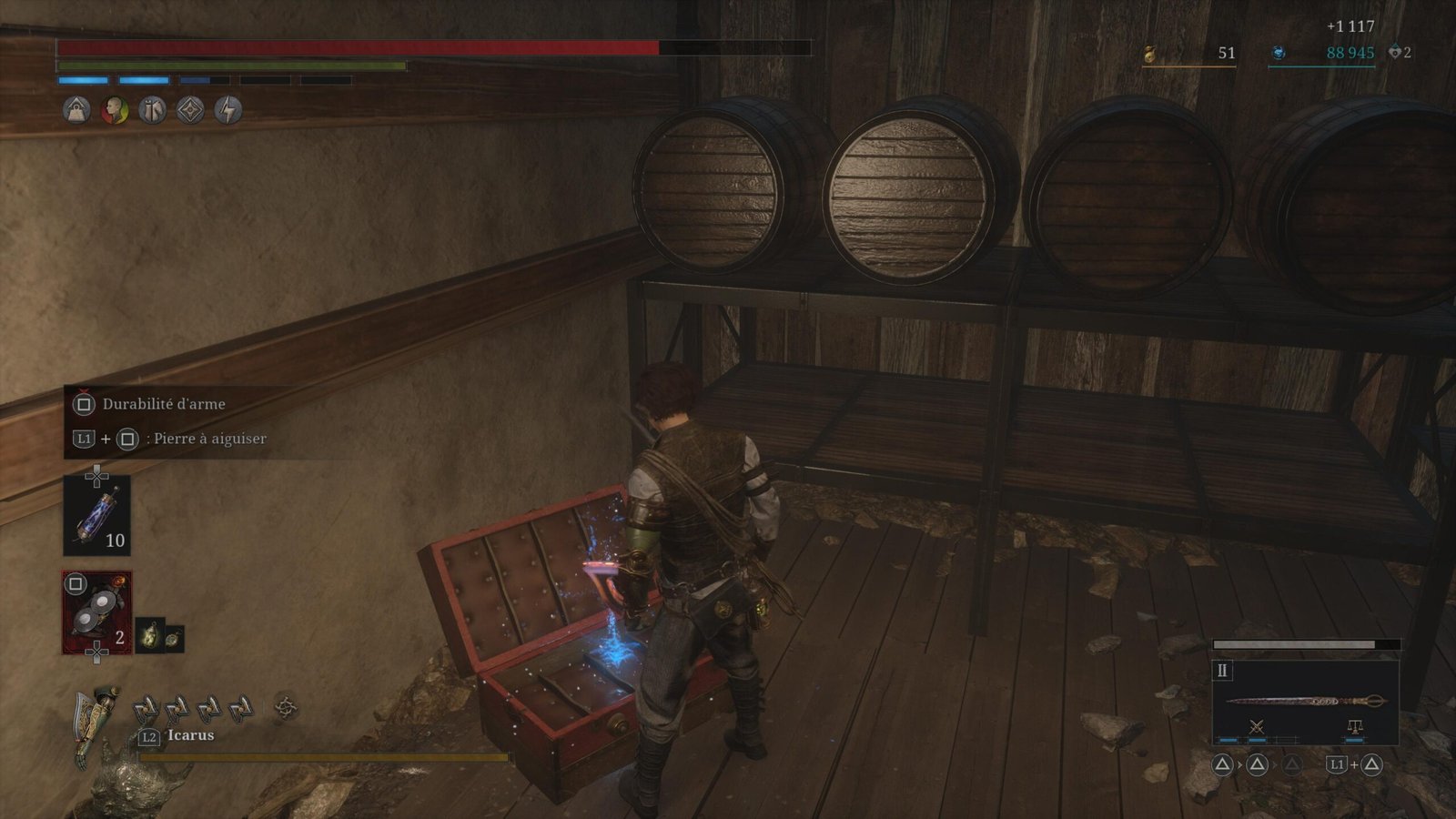Click the weight buff status icon
The width and height of the screenshot is (1456, 819).
[76, 110]
